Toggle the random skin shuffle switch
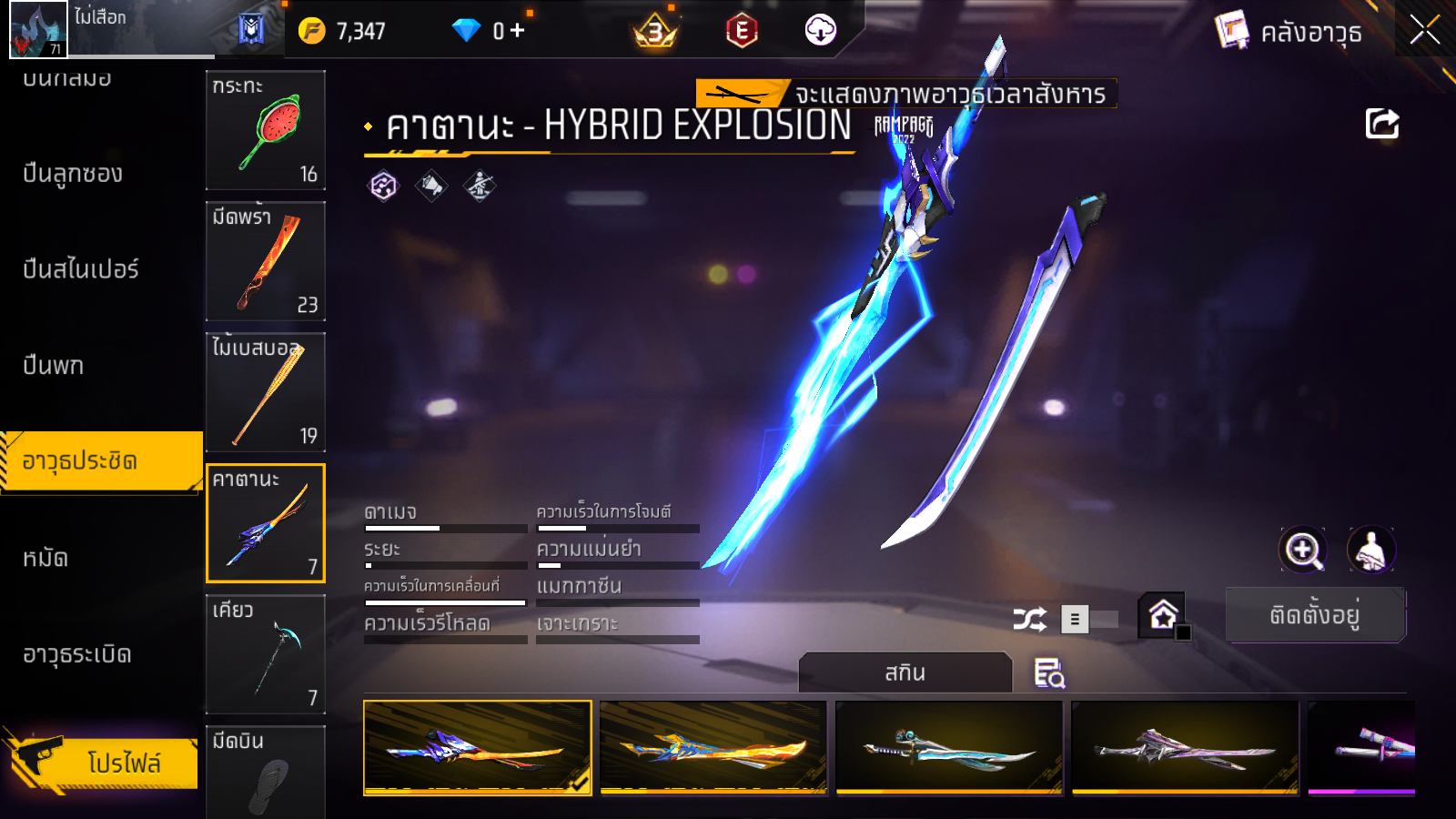Image resolution: width=1456 pixels, height=819 pixels. click(x=1089, y=620)
